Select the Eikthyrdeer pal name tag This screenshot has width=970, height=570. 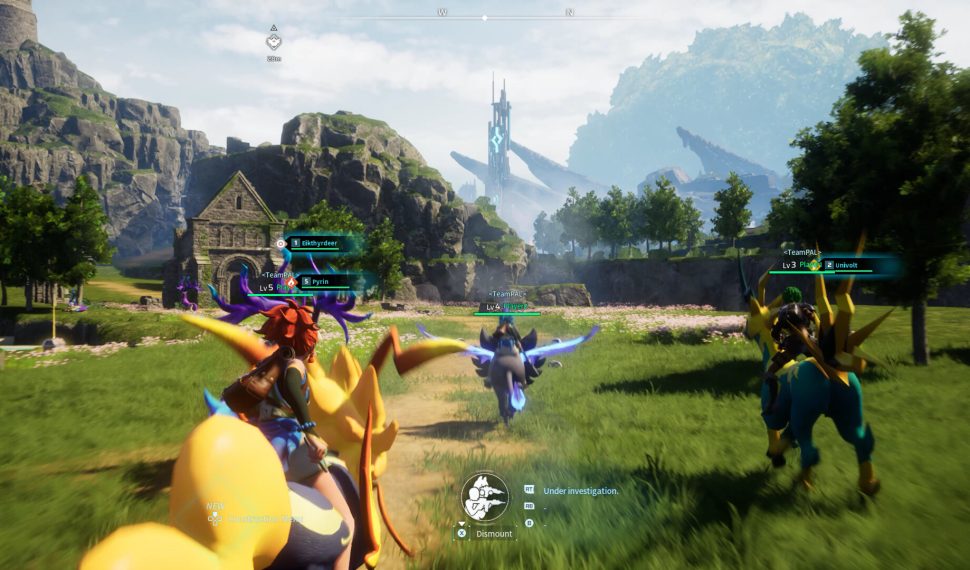tap(318, 243)
